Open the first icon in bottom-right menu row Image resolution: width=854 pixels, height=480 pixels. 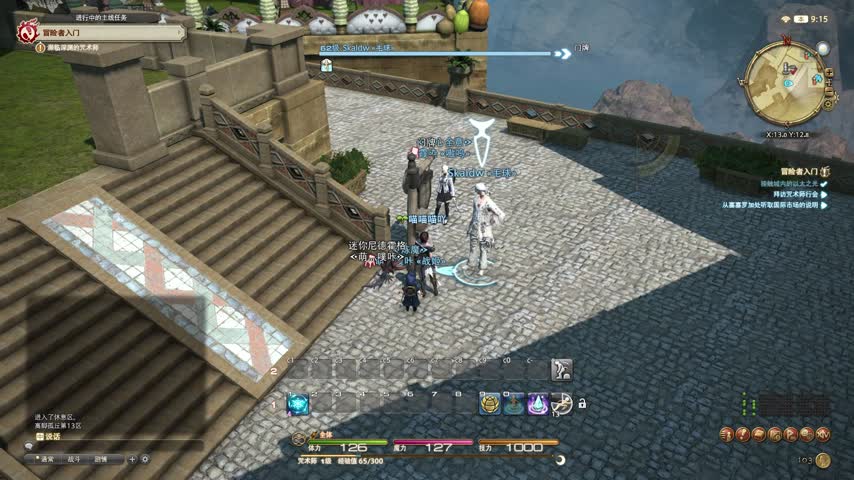click(727, 434)
